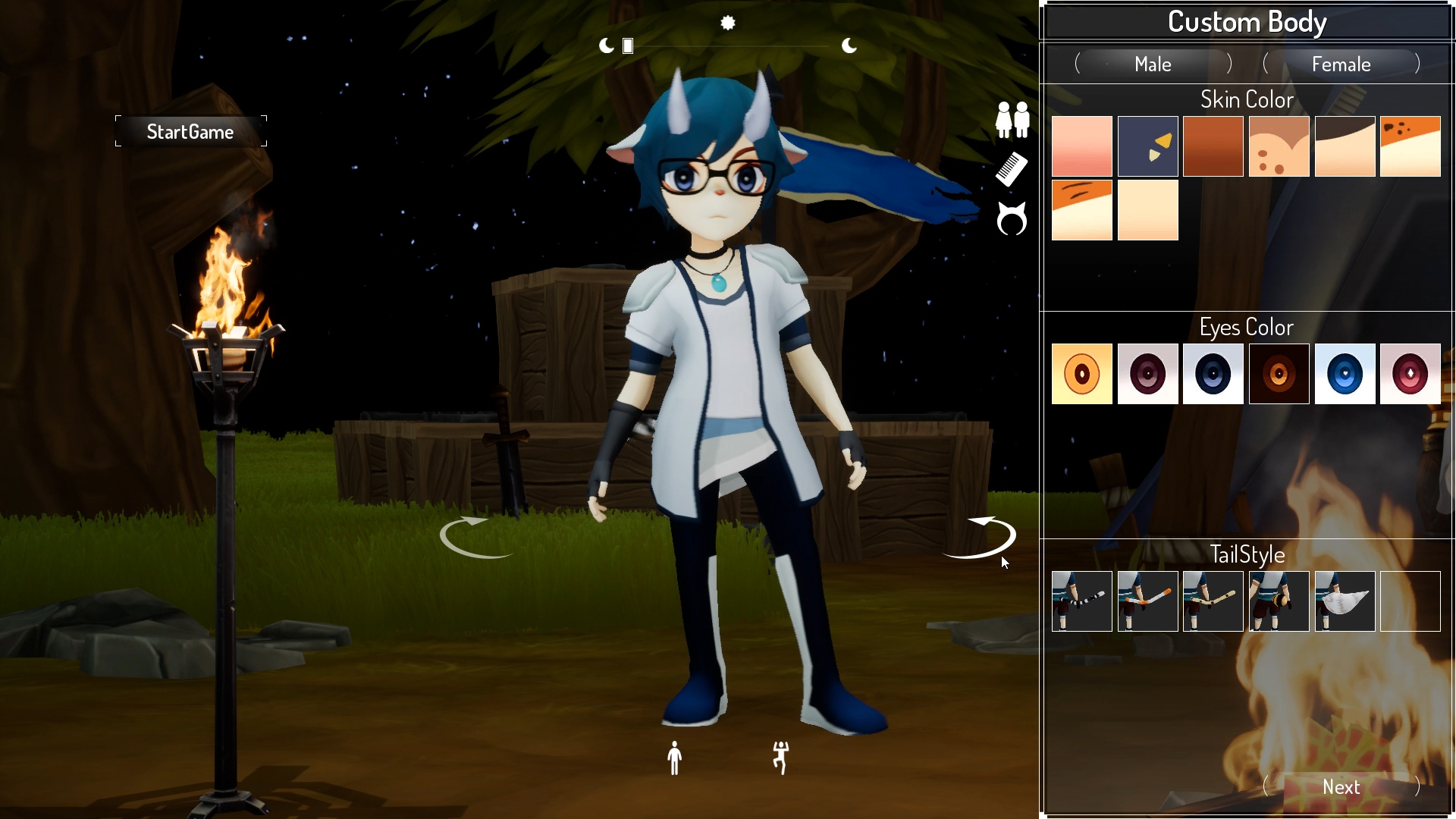The width and height of the screenshot is (1456, 819).
Task: Select the pink skin color swatch
Action: click(x=1082, y=146)
